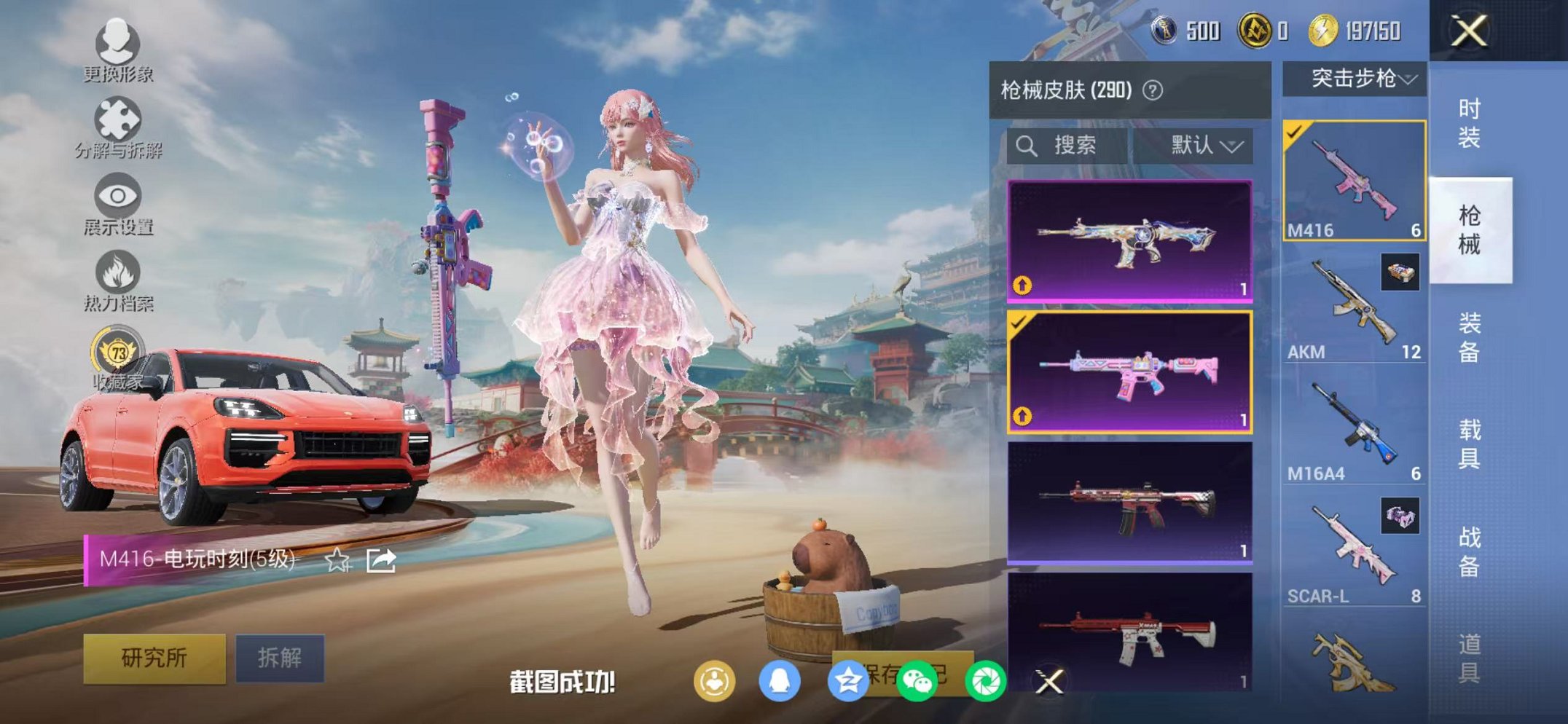Toggle the equipped checkmark on M416
The image size is (1568, 724).
(1295, 131)
